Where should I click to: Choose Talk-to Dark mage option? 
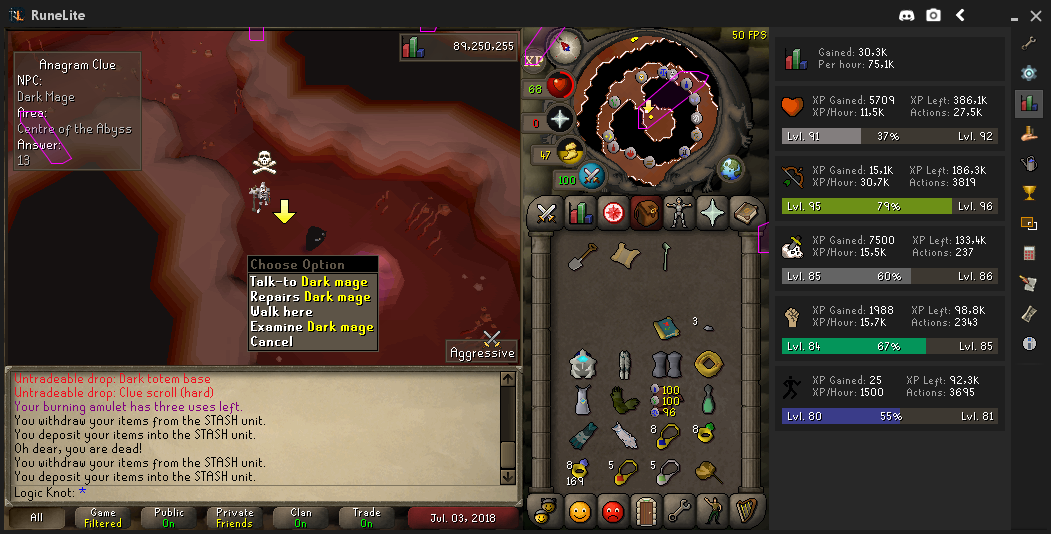click(x=308, y=282)
